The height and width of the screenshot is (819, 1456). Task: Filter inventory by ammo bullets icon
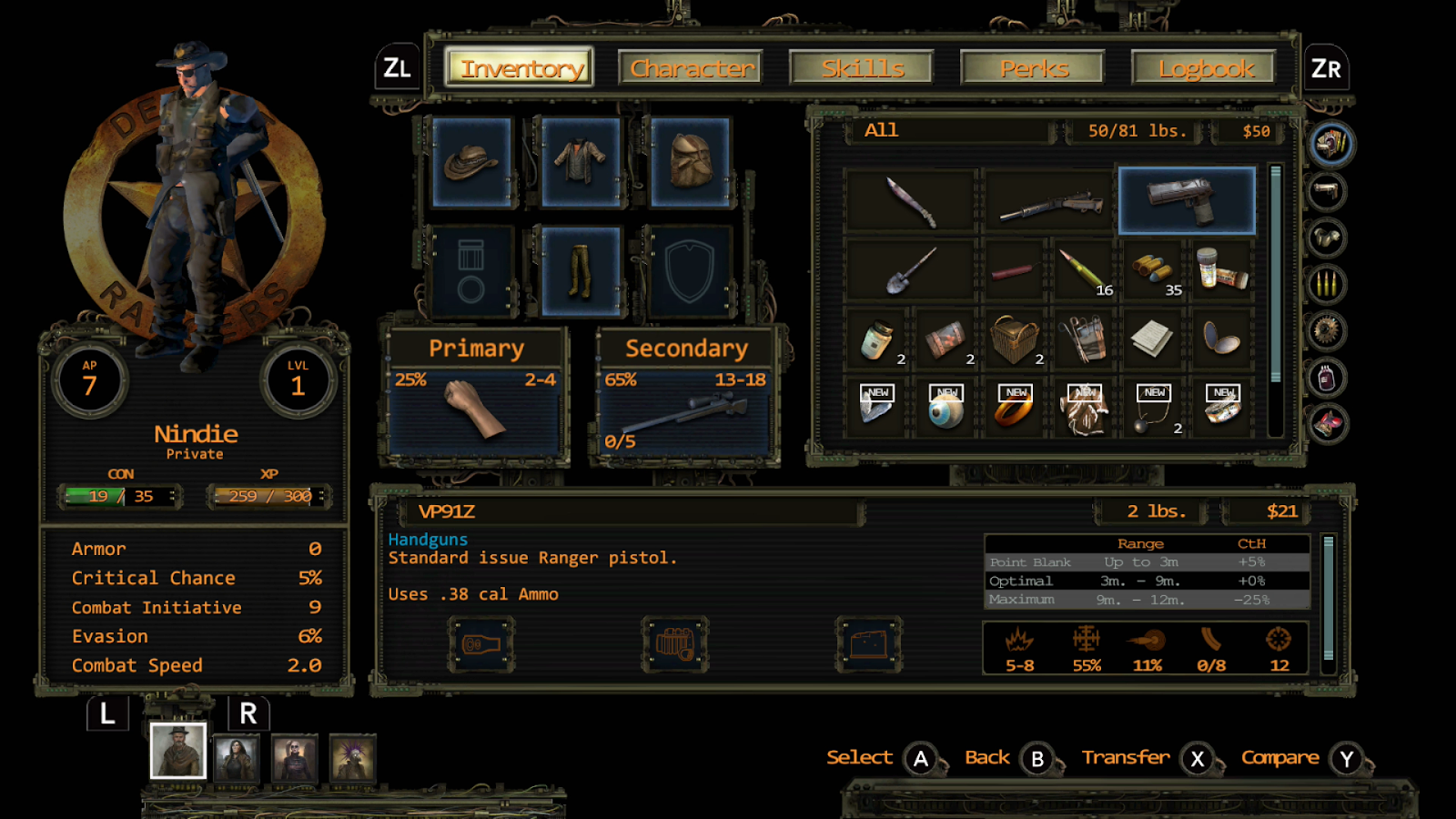[x=1328, y=285]
